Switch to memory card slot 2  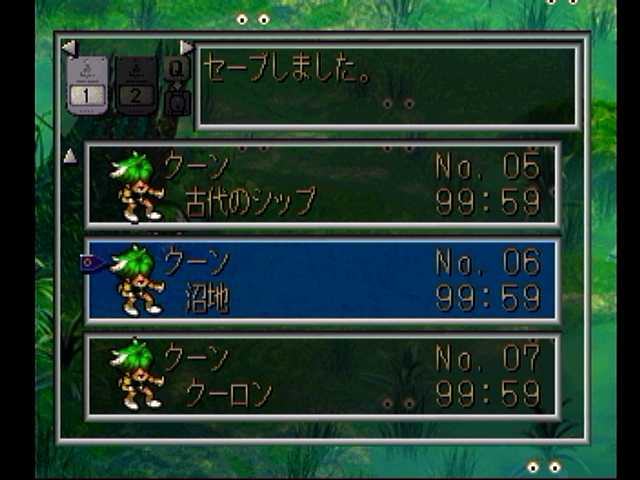(x=136, y=86)
